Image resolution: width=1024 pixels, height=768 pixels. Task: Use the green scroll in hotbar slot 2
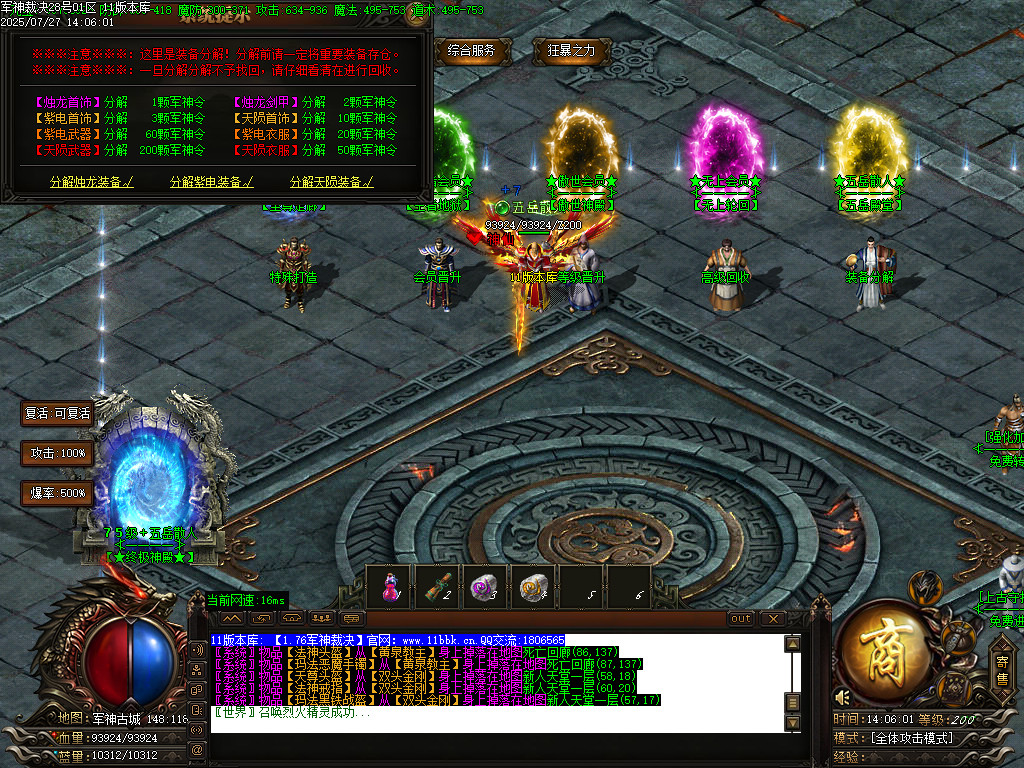[x=437, y=586]
